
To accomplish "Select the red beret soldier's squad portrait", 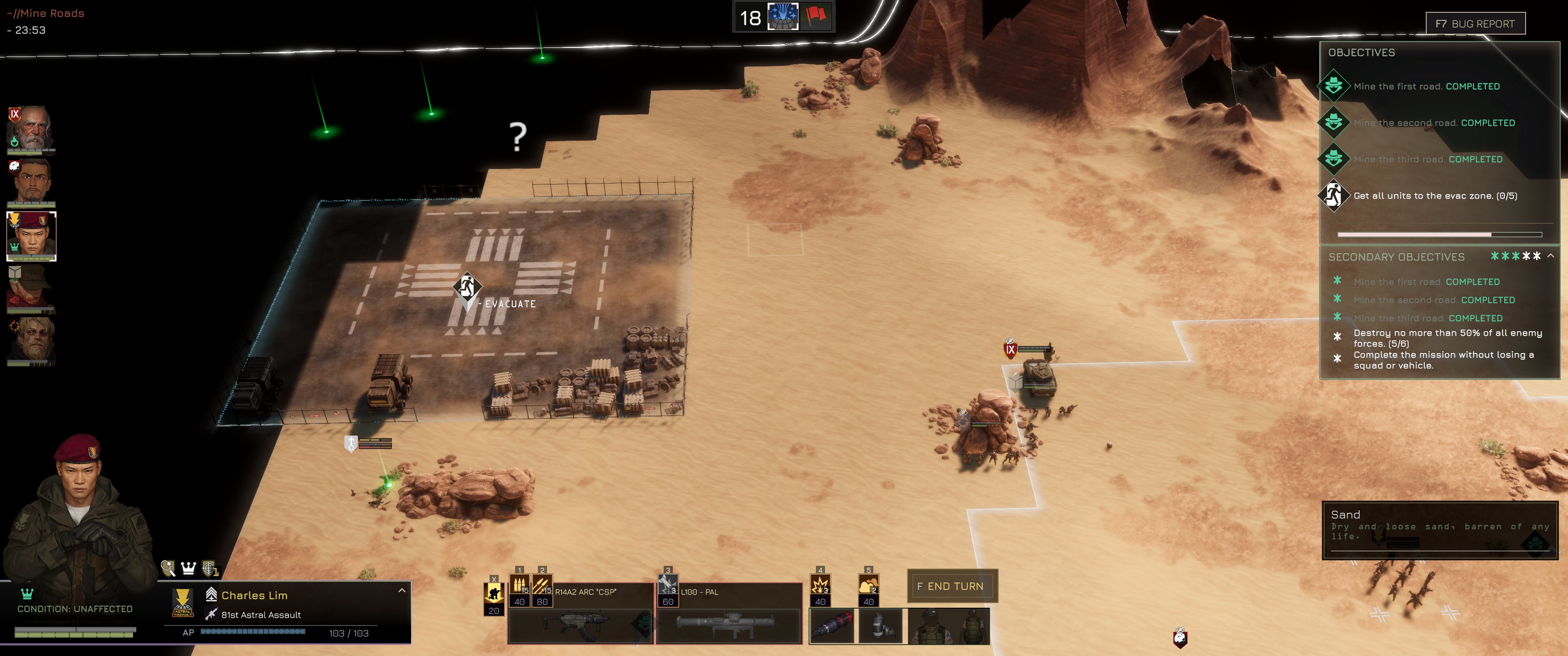I will [x=31, y=236].
